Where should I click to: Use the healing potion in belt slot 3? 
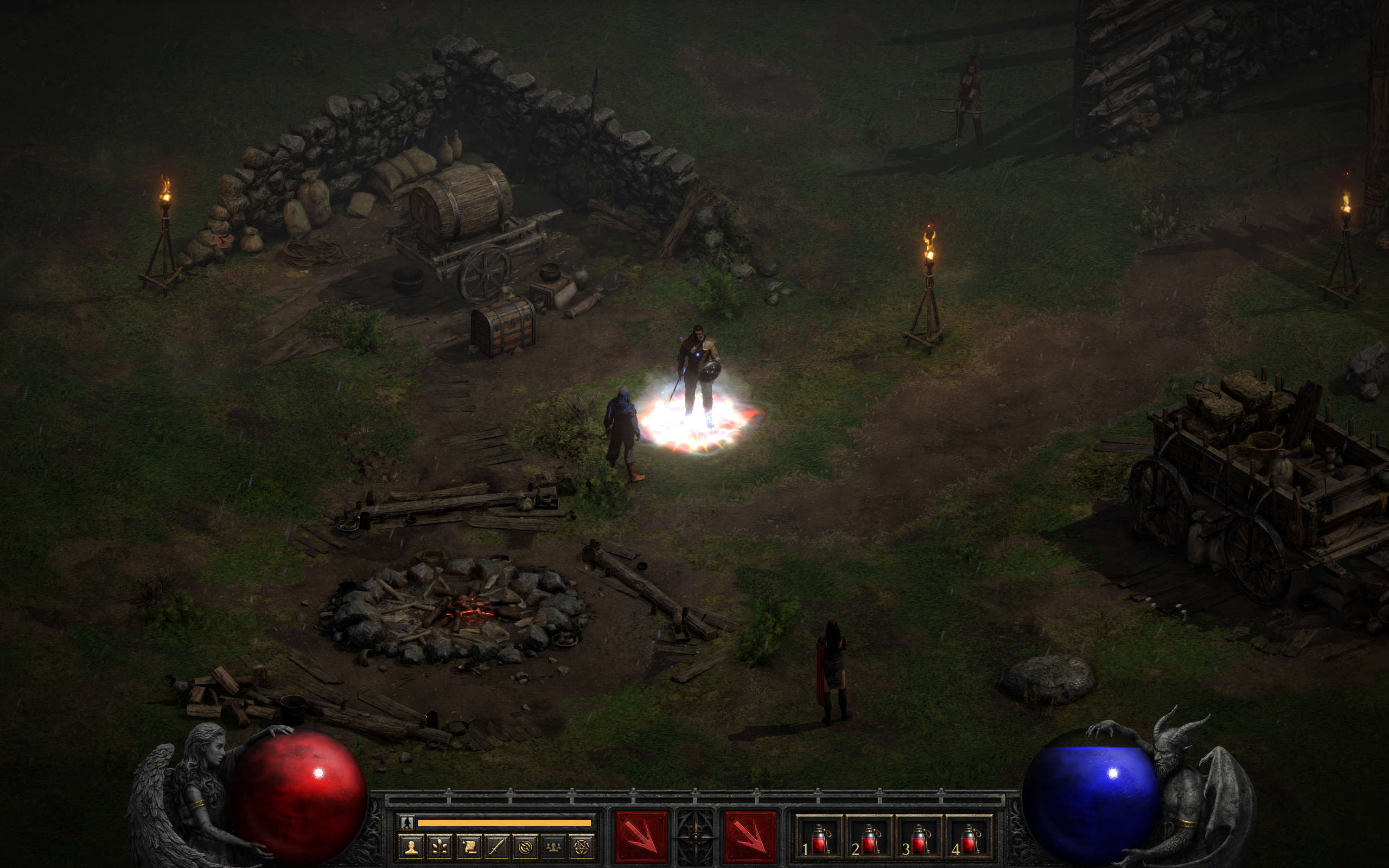919,839
